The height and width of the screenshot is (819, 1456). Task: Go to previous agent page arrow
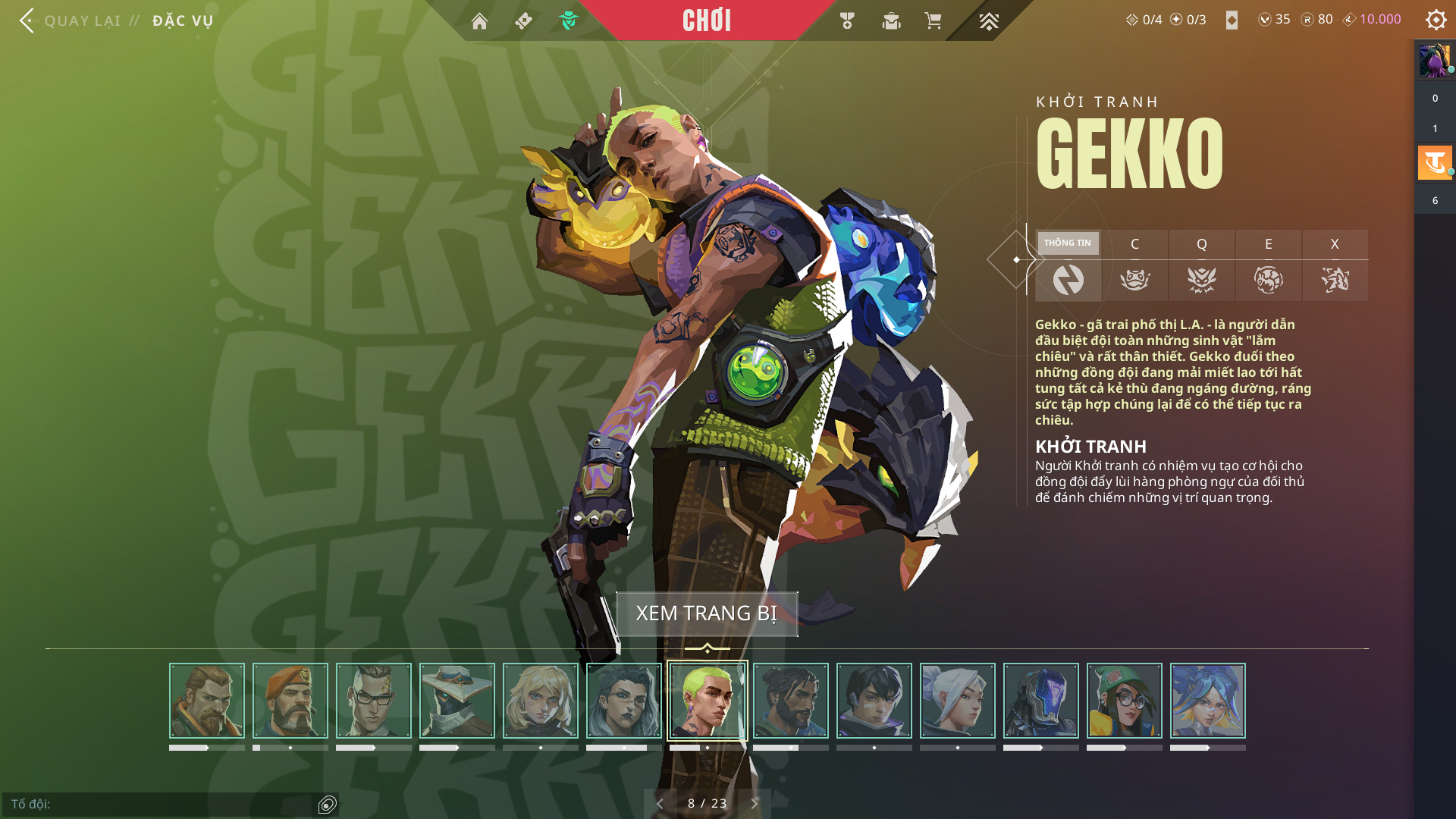660,803
